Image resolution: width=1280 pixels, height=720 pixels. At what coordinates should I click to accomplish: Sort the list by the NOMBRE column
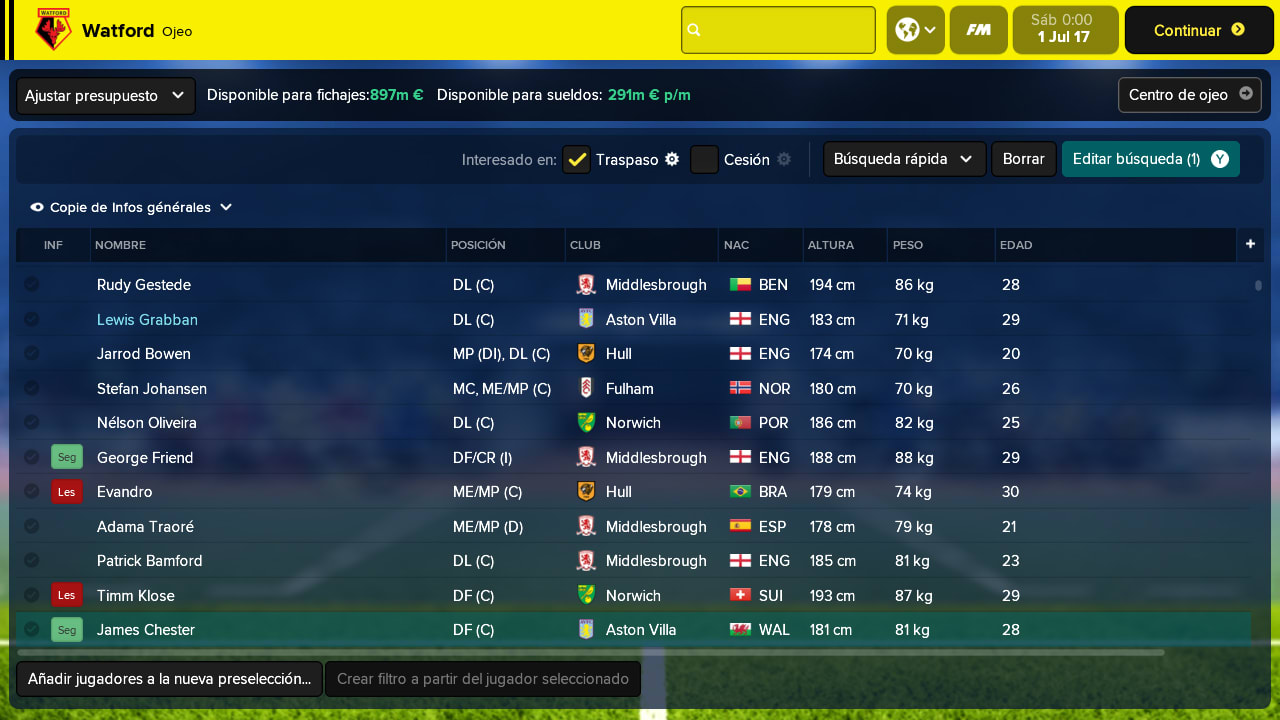[x=119, y=244]
